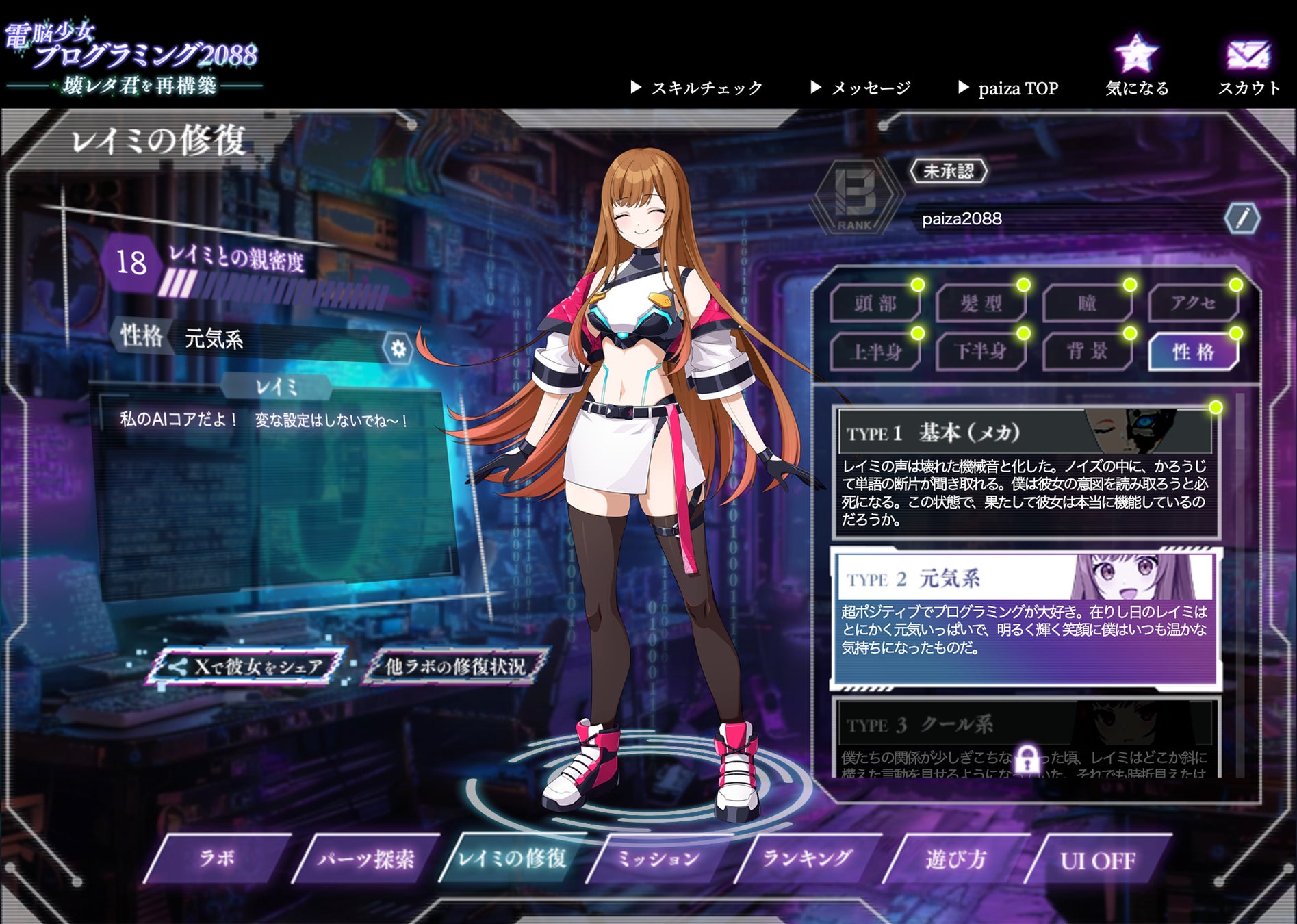Open the アクセ category tab

pyautogui.click(x=1193, y=303)
